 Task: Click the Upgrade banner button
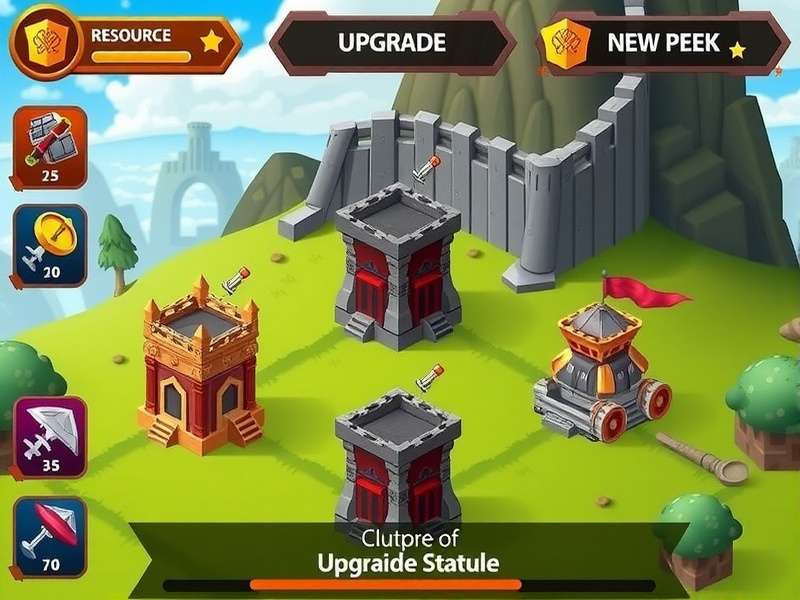point(391,42)
